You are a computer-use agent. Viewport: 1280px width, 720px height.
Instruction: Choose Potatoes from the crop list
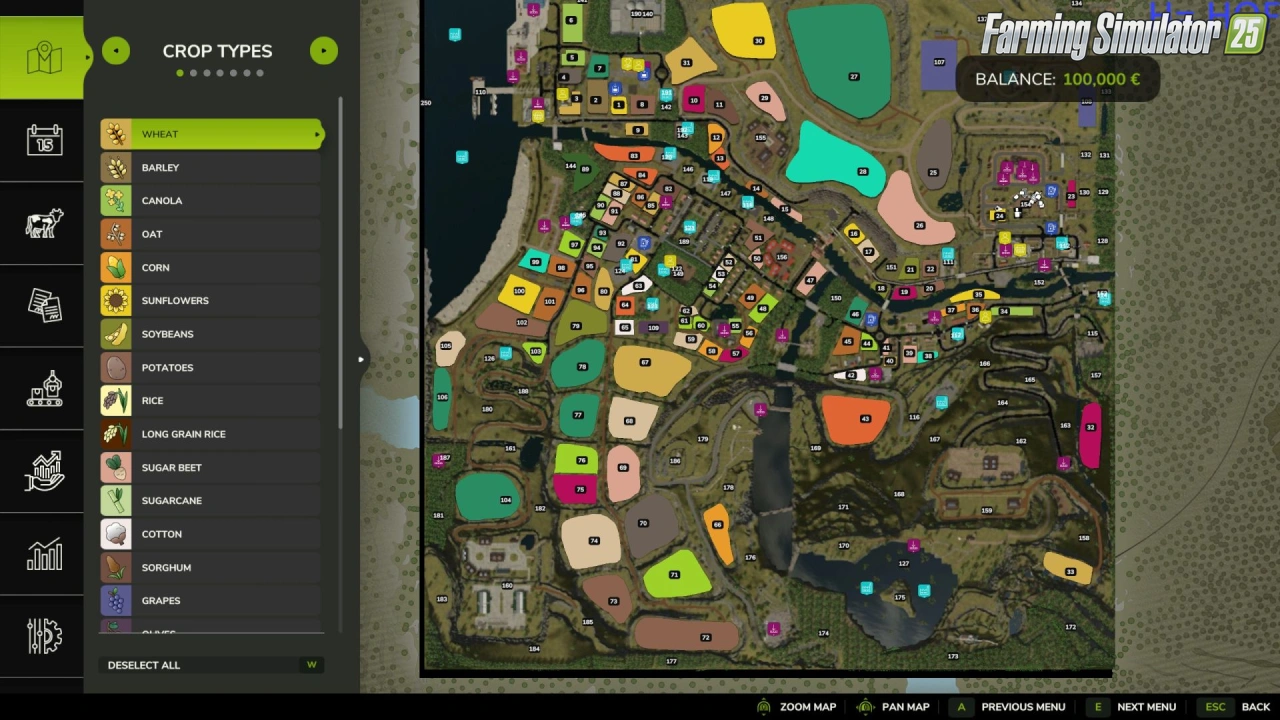212,368
